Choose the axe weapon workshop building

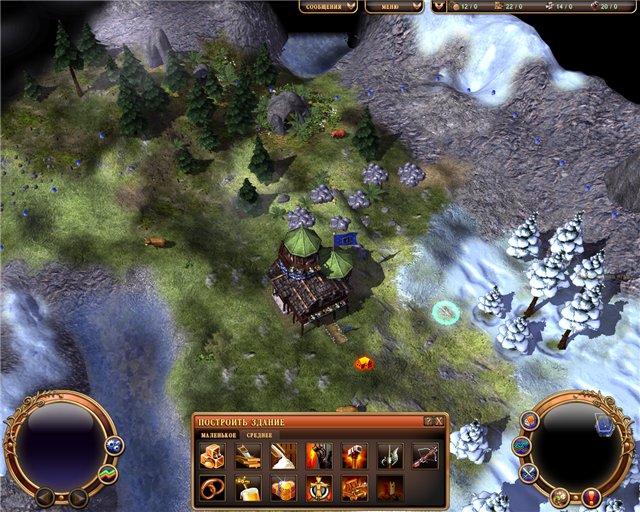point(389,456)
